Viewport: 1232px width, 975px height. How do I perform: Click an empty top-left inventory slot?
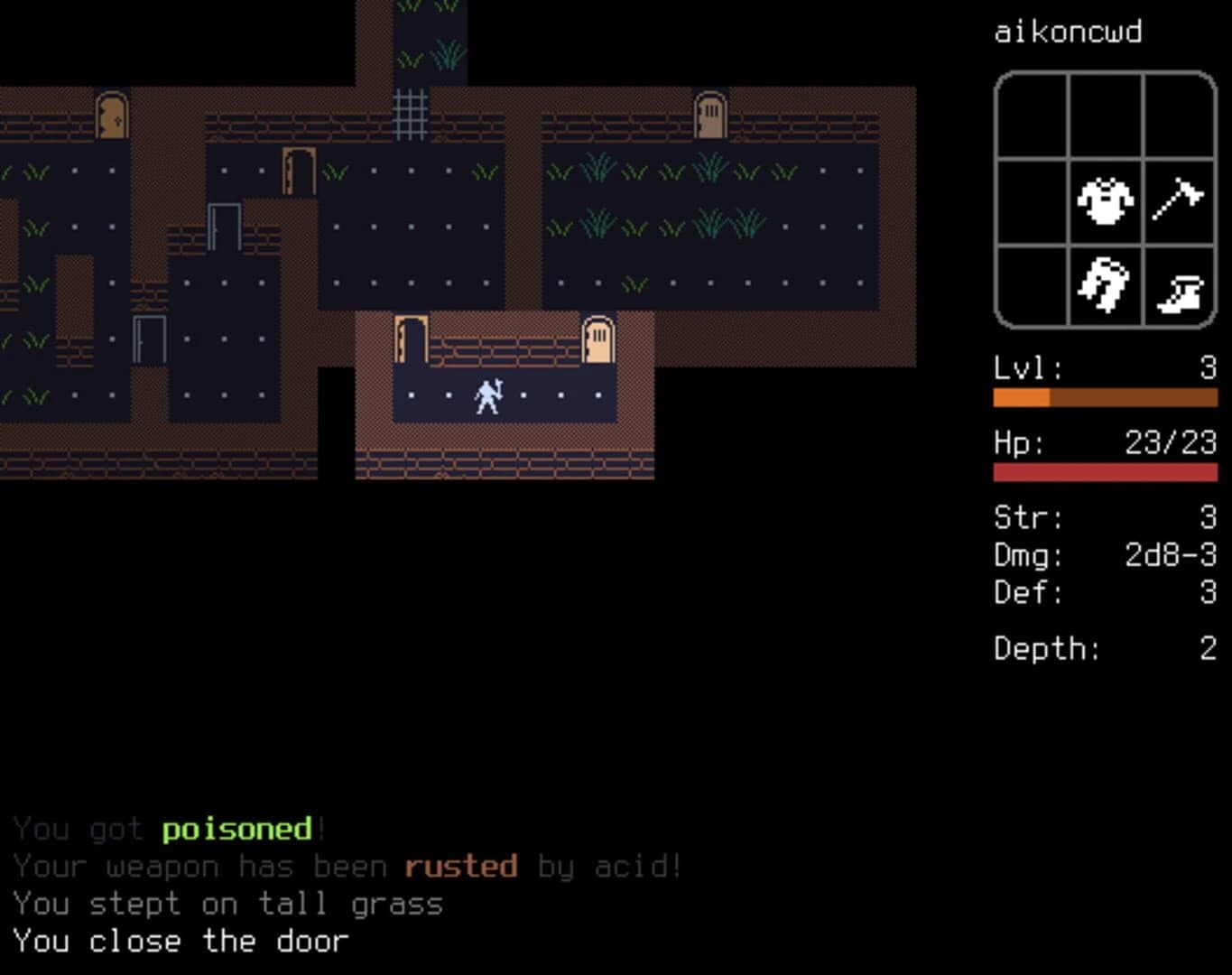(1031, 117)
